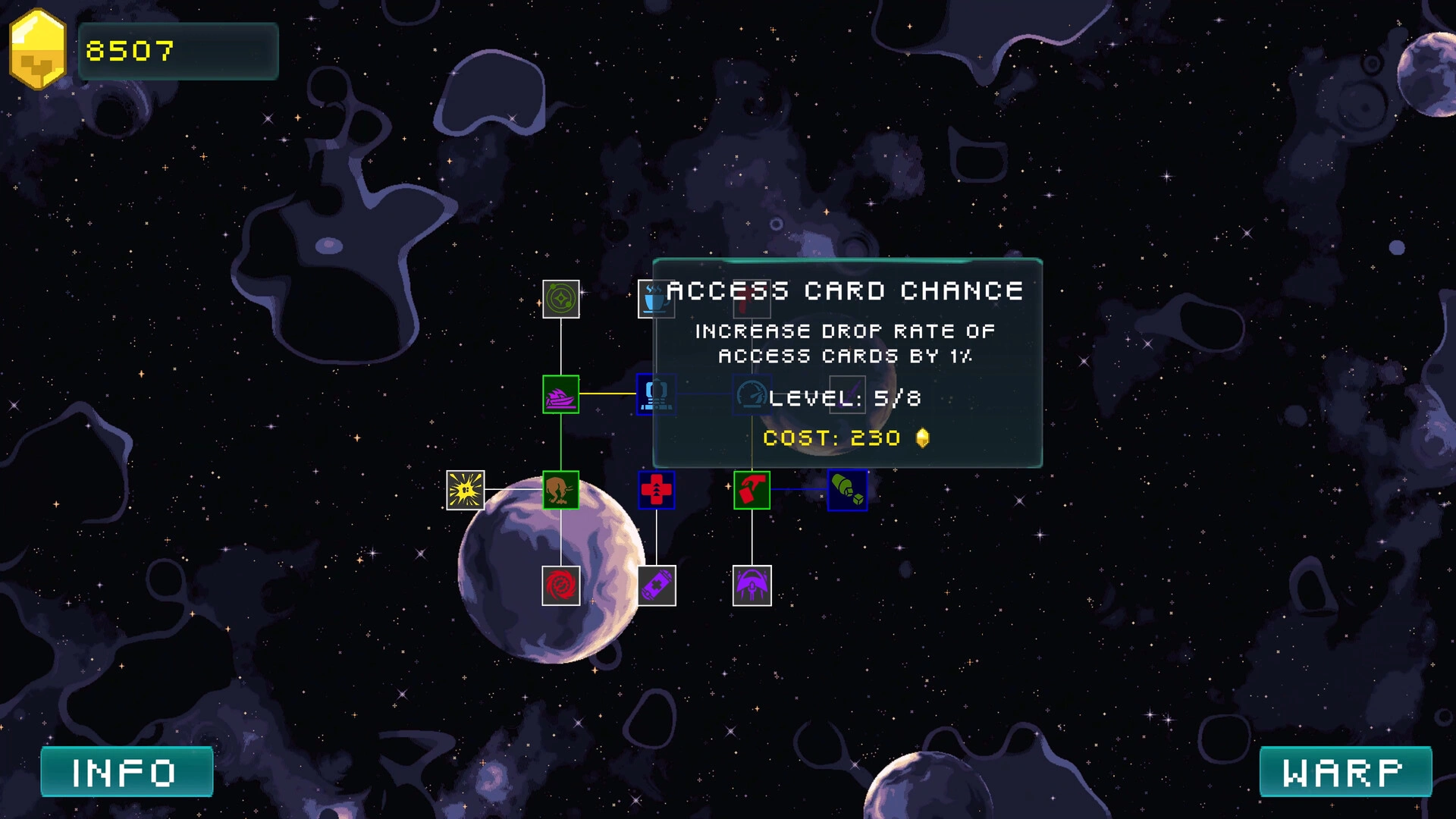Viewport: 1456px width, 819px height.
Task: Select the green orbit radar upgrade node
Action: coord(561,299)
